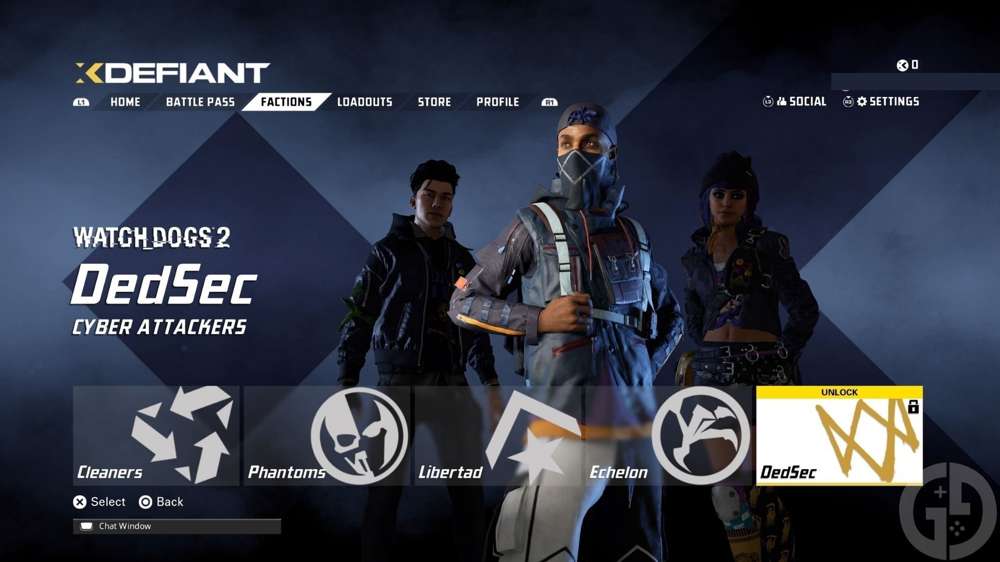Go to the Loadouts tab
Viewport: 1000px width, 562px height.
tap(364, 102)
